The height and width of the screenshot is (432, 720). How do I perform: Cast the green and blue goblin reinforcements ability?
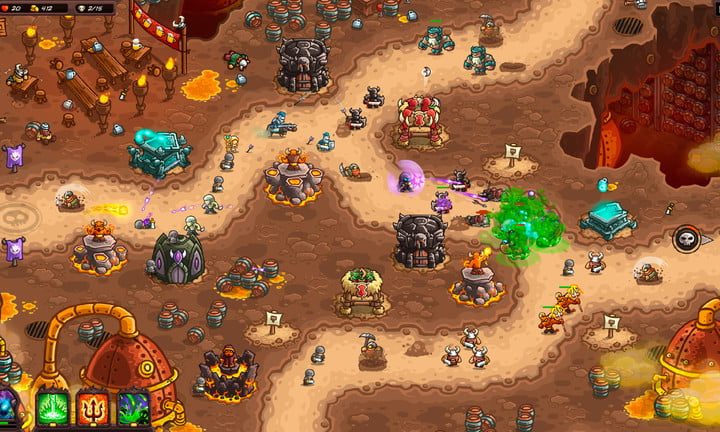(x=133, y=409)
